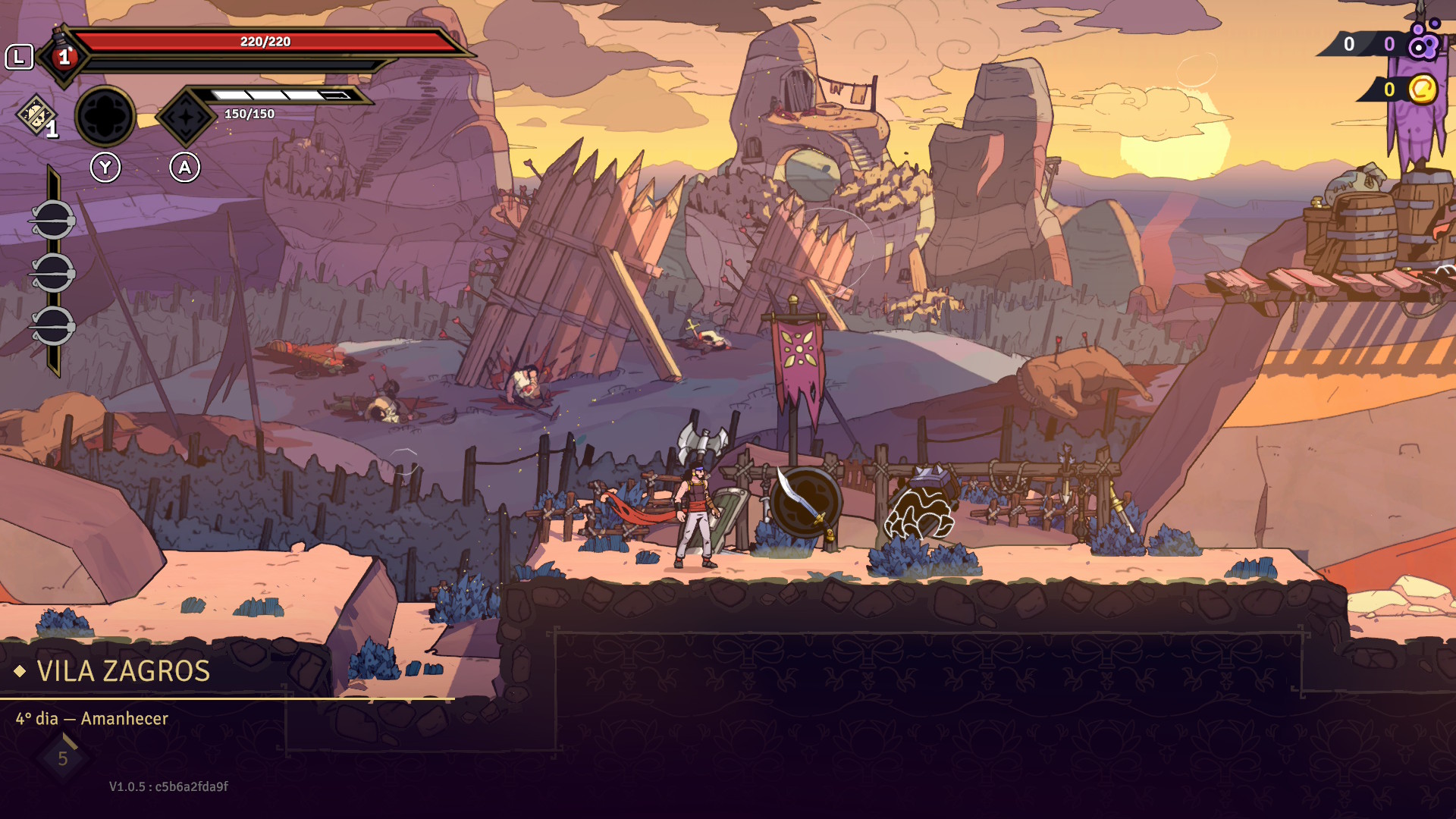Click the purple spirit orbs currency icon
Image resolution: width=1456 pixels, height=819 pixels.
tap(1423, 42)
